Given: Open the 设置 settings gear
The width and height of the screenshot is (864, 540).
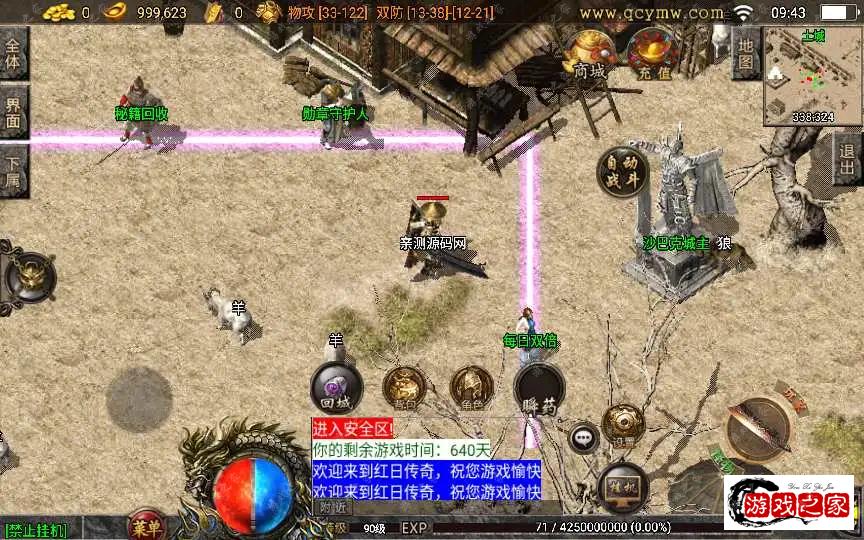Looking at the screenshot, I should [x=623, y=424].
